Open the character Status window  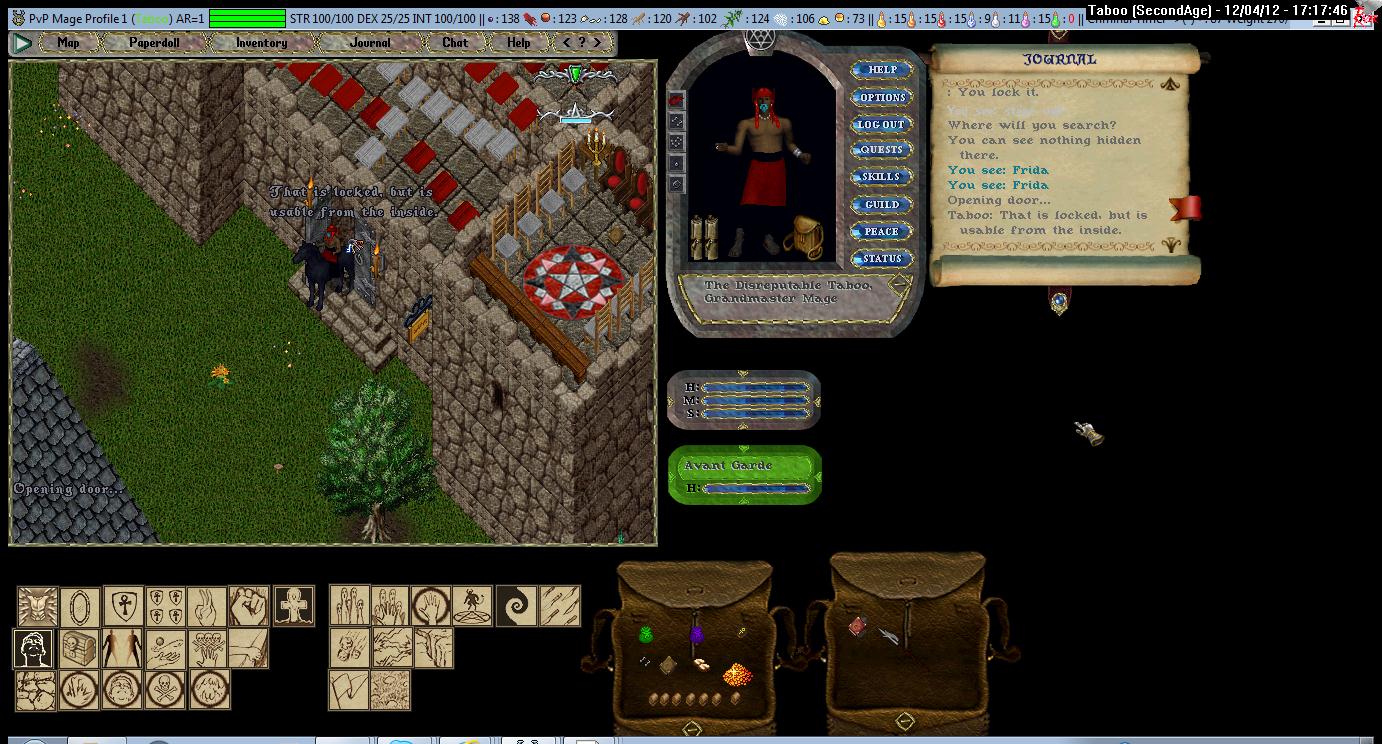pyautogui.click(x=881, y=258)
